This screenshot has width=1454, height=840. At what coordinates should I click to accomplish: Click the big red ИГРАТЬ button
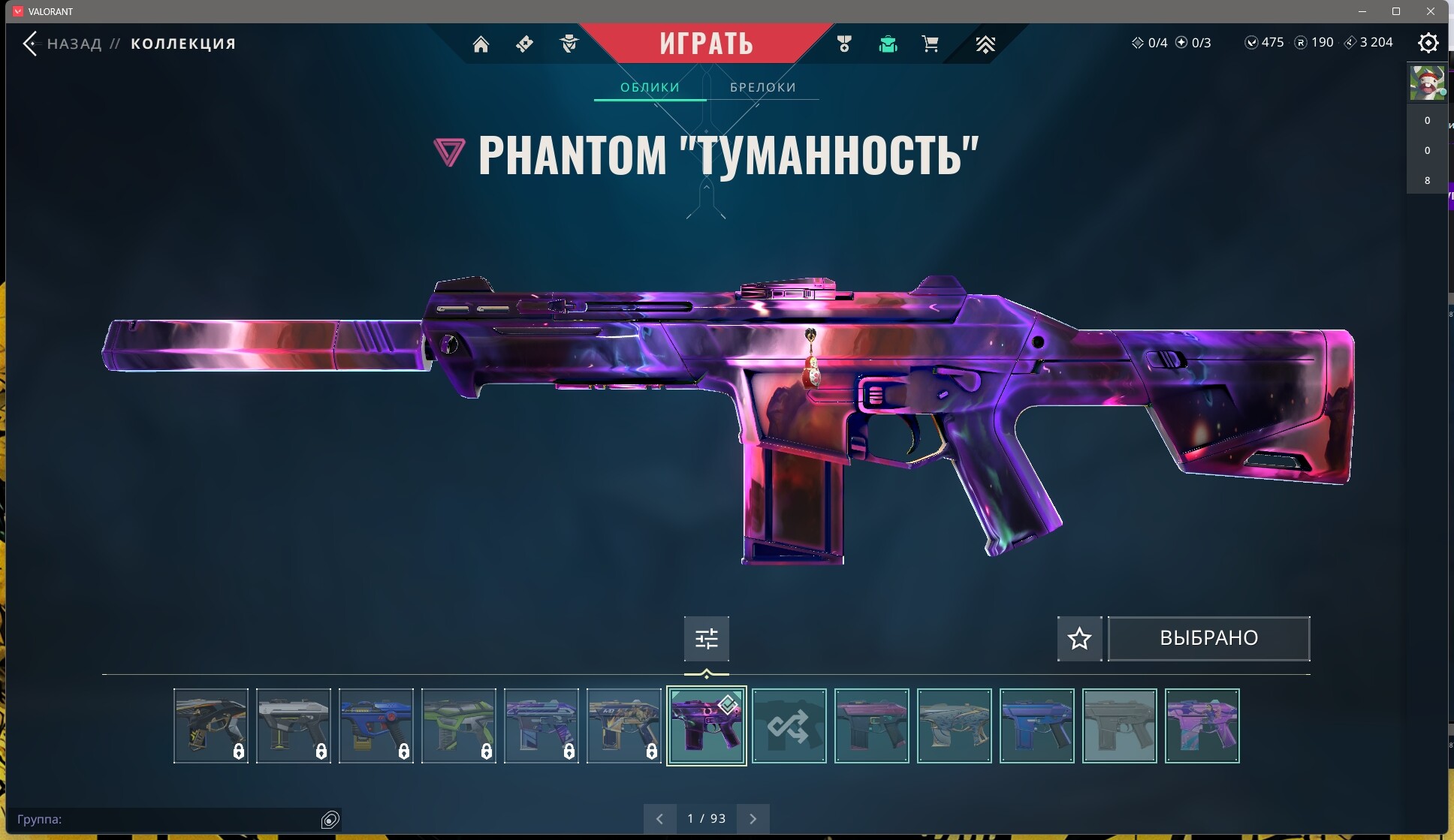[706, 43]
